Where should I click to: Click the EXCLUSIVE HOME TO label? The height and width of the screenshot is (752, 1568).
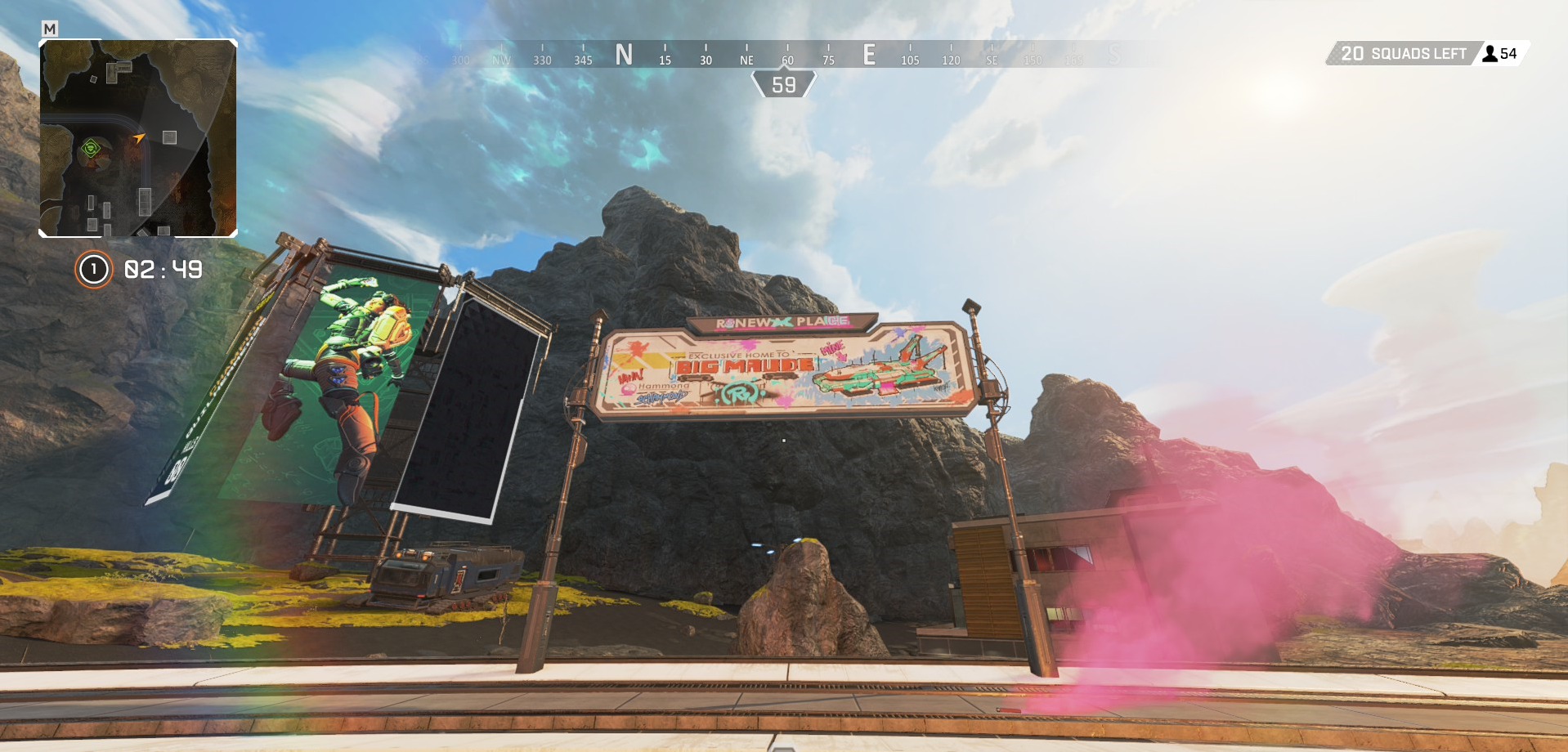[739, 354]
